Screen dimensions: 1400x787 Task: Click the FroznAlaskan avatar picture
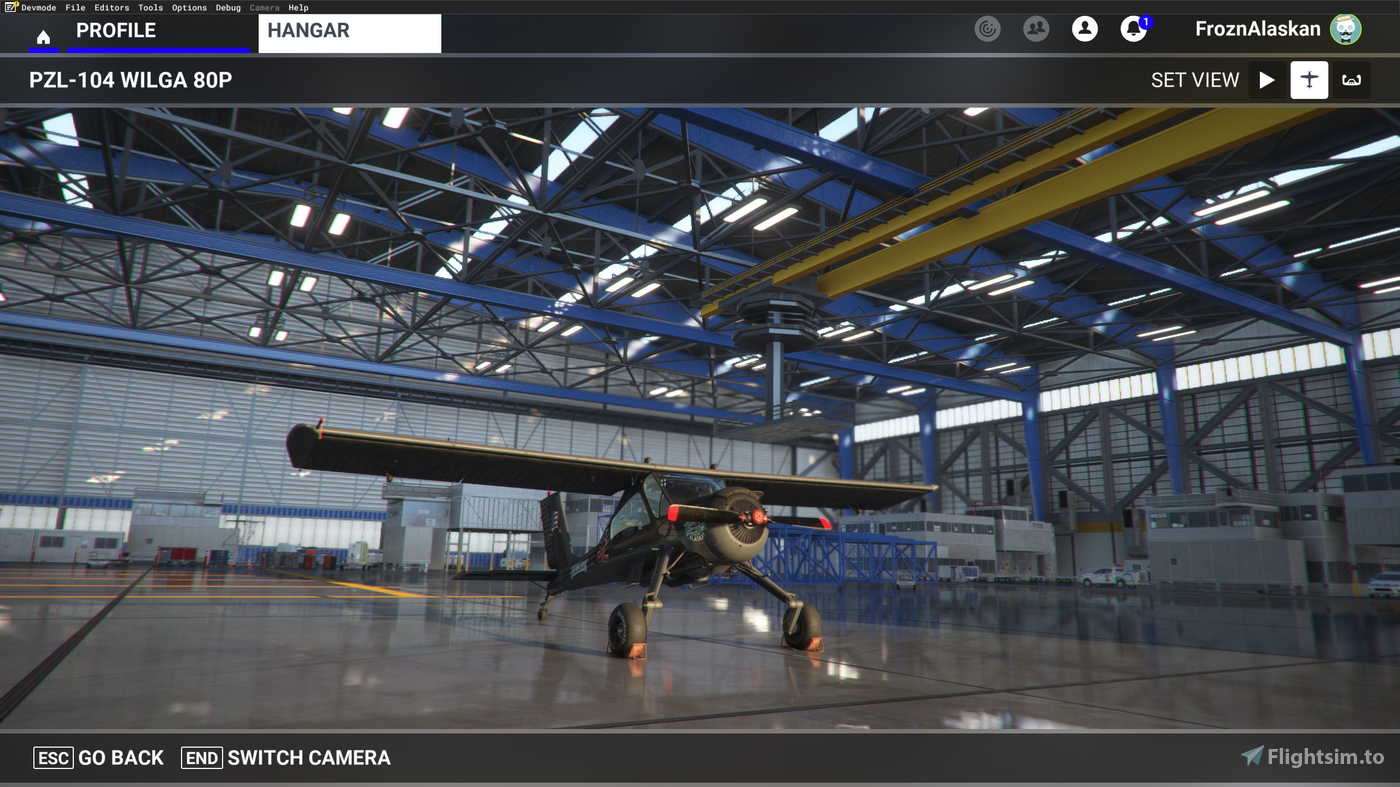pyautogui.click(x=1347, y=29)
